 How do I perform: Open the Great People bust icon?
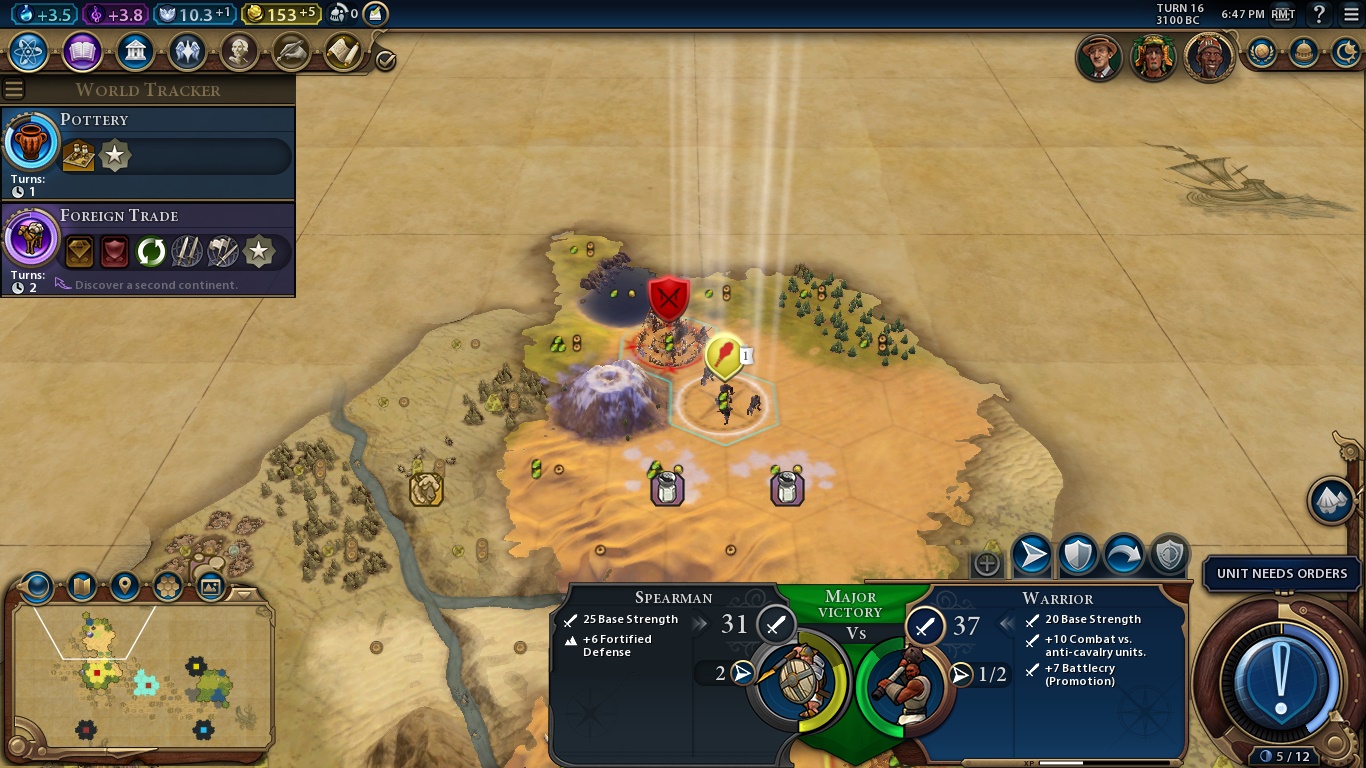point(240,51)
